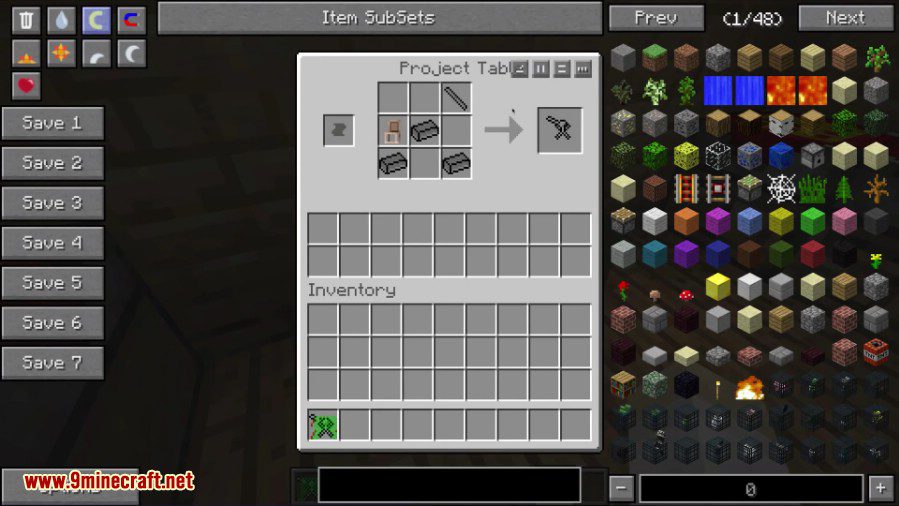Pick up the stick in the crafting grid
Viewport: 899px width, 506px height.
[457, 98]
